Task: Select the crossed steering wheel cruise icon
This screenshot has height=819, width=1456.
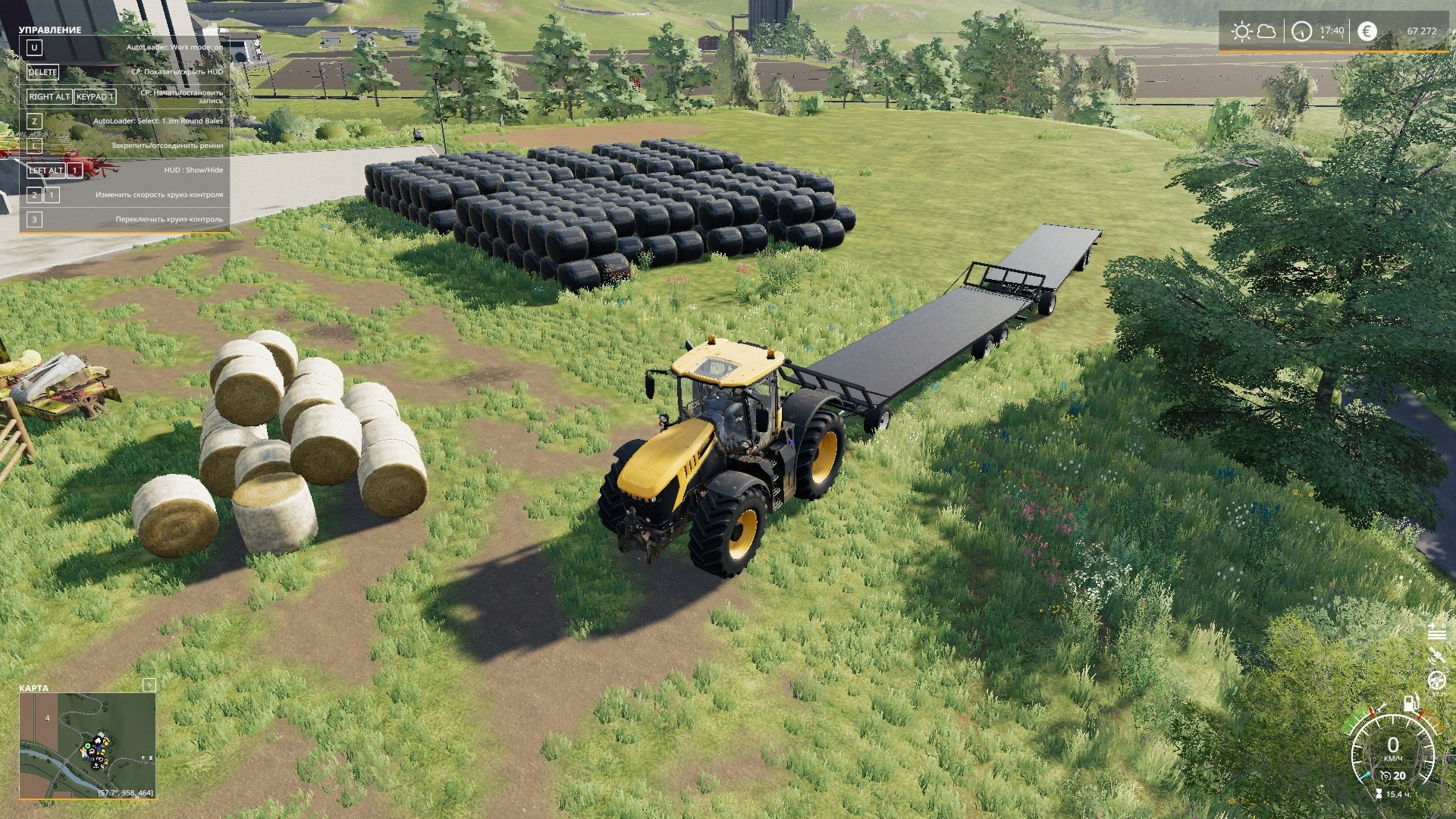Action: pos(1438,680)
